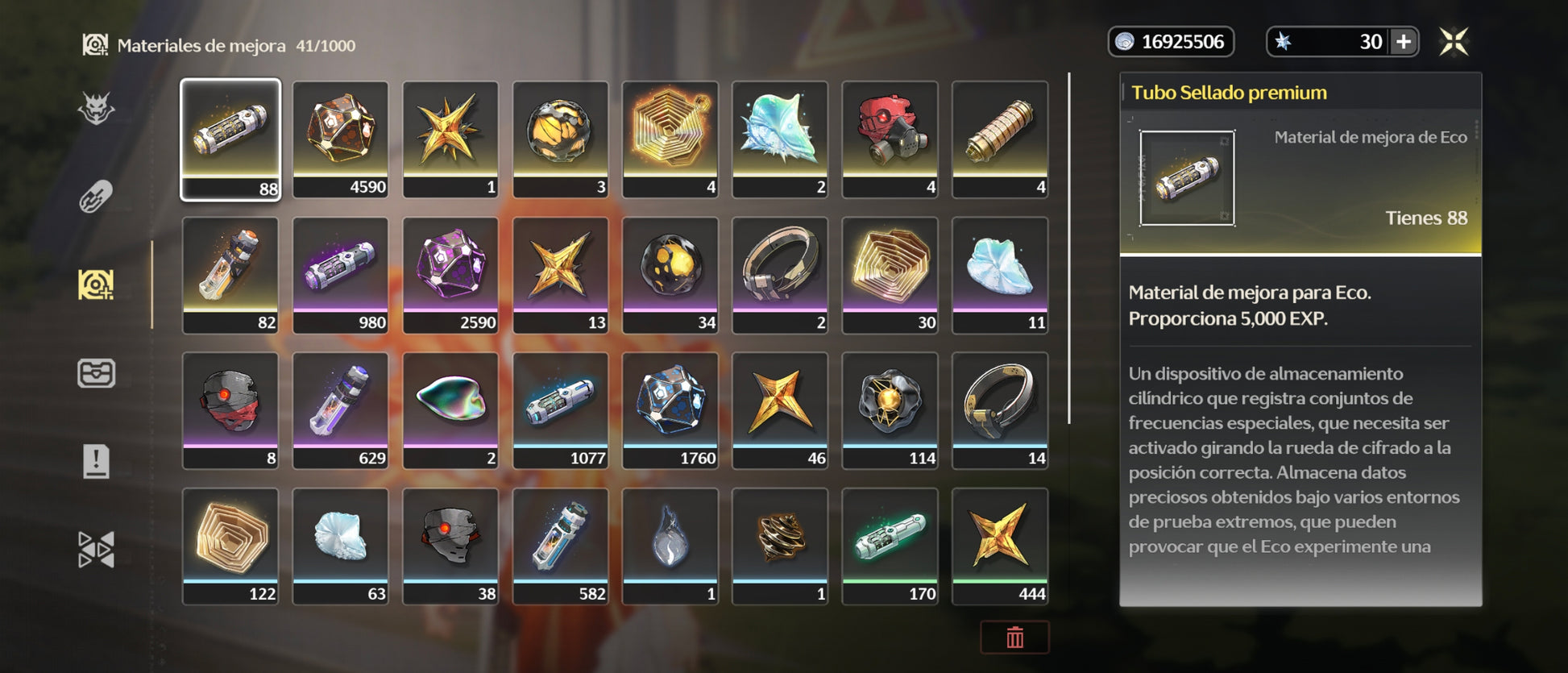The image size is (1568, 673).
Task: Open the red trash can delete mode
Action: click(1014, 638)
